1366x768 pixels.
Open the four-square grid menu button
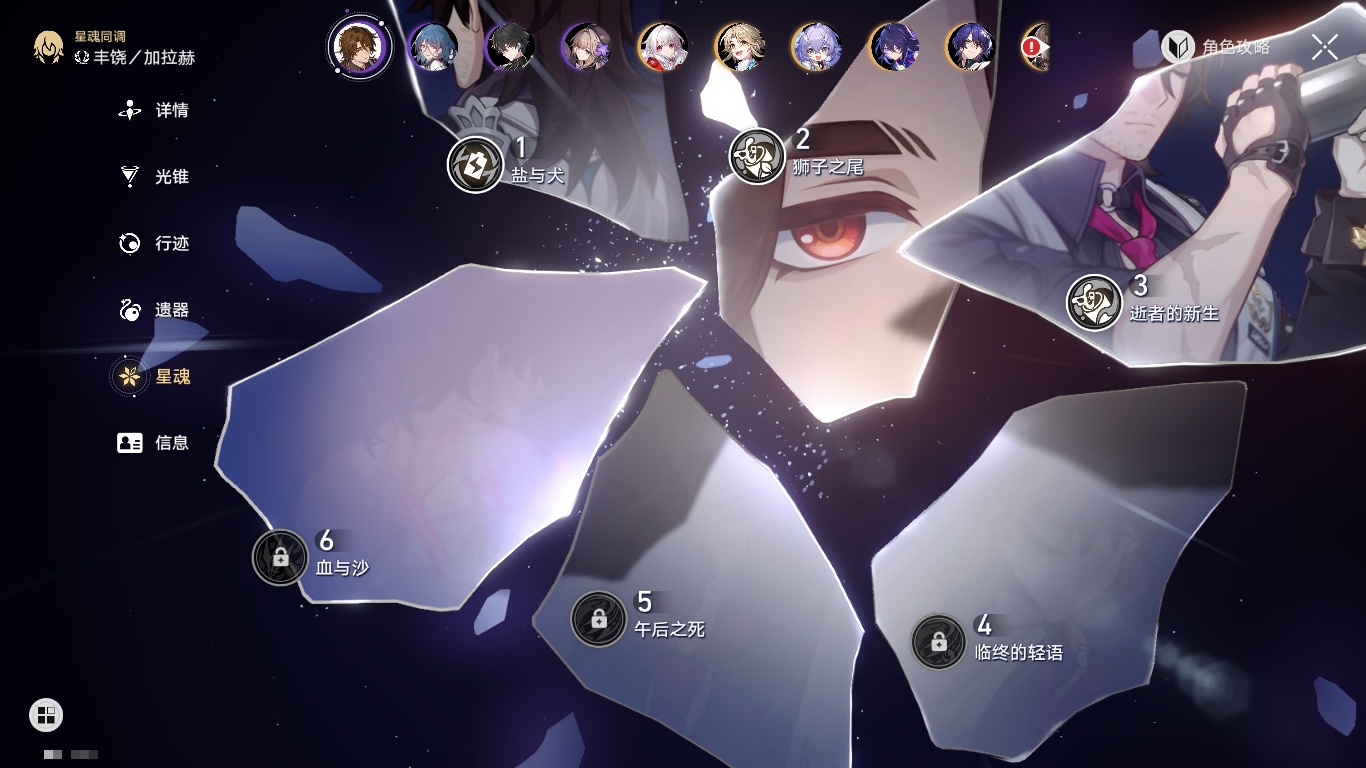(x=46, y=715)
